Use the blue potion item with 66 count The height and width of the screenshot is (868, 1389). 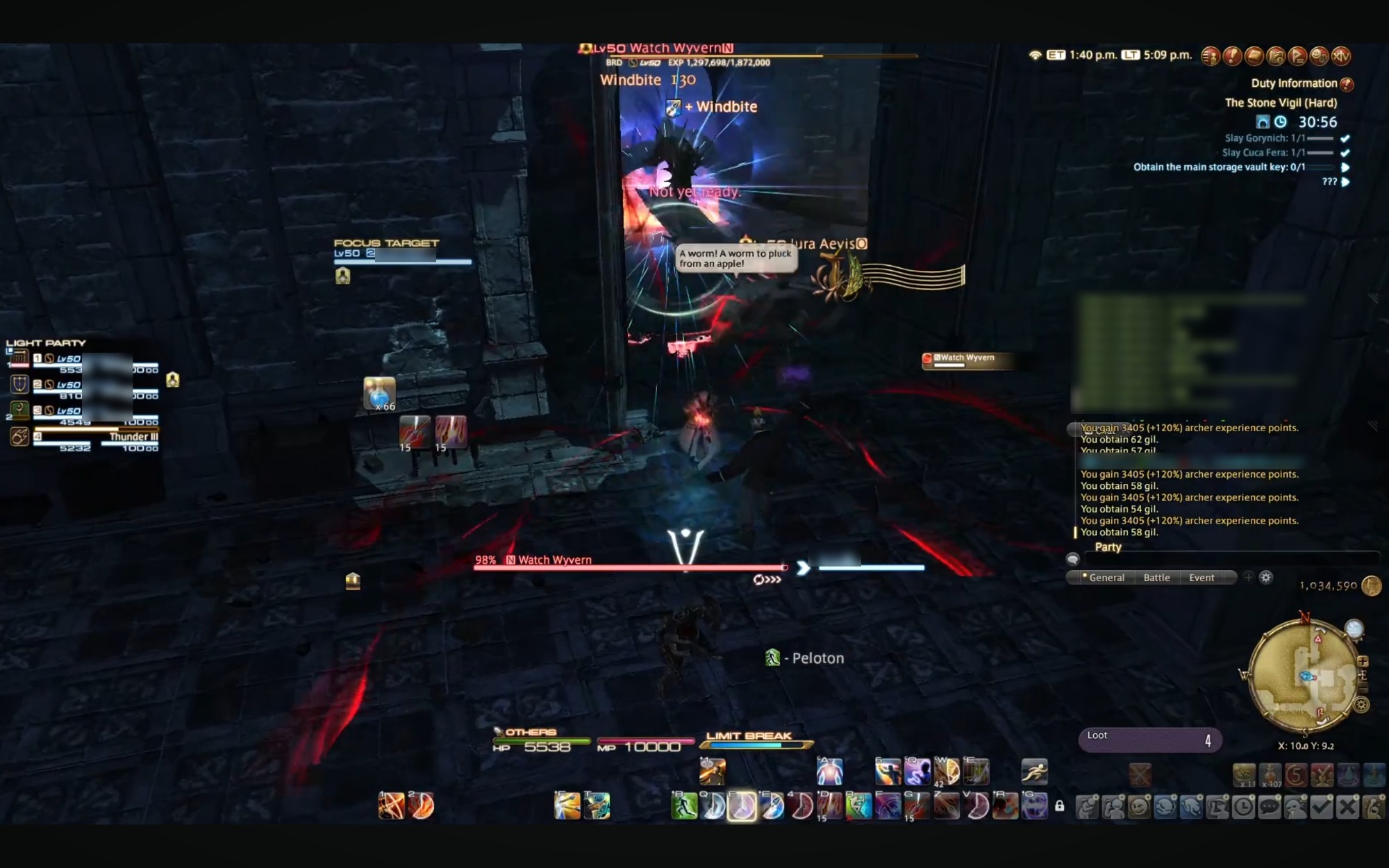(379, 394)
